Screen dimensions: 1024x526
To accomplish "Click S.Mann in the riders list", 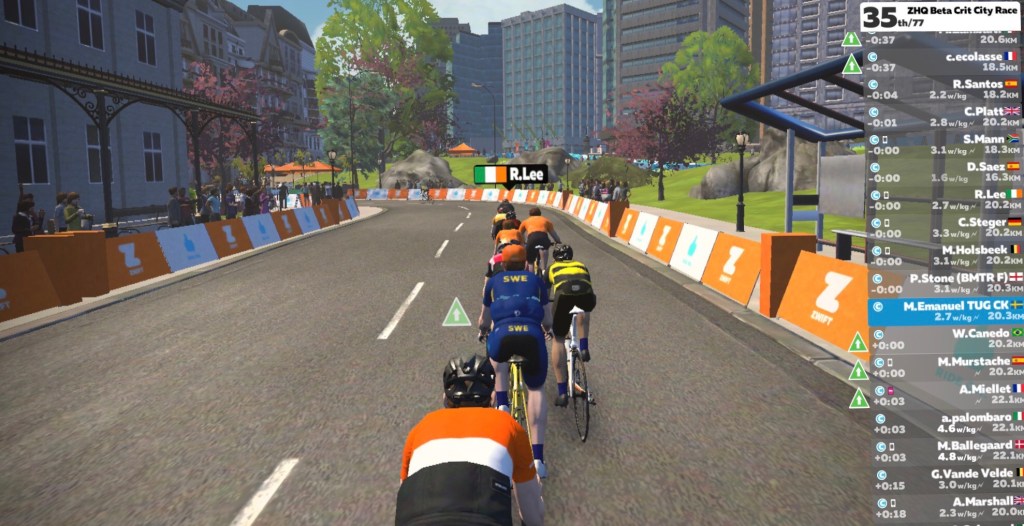I will (x=945, y=145).
